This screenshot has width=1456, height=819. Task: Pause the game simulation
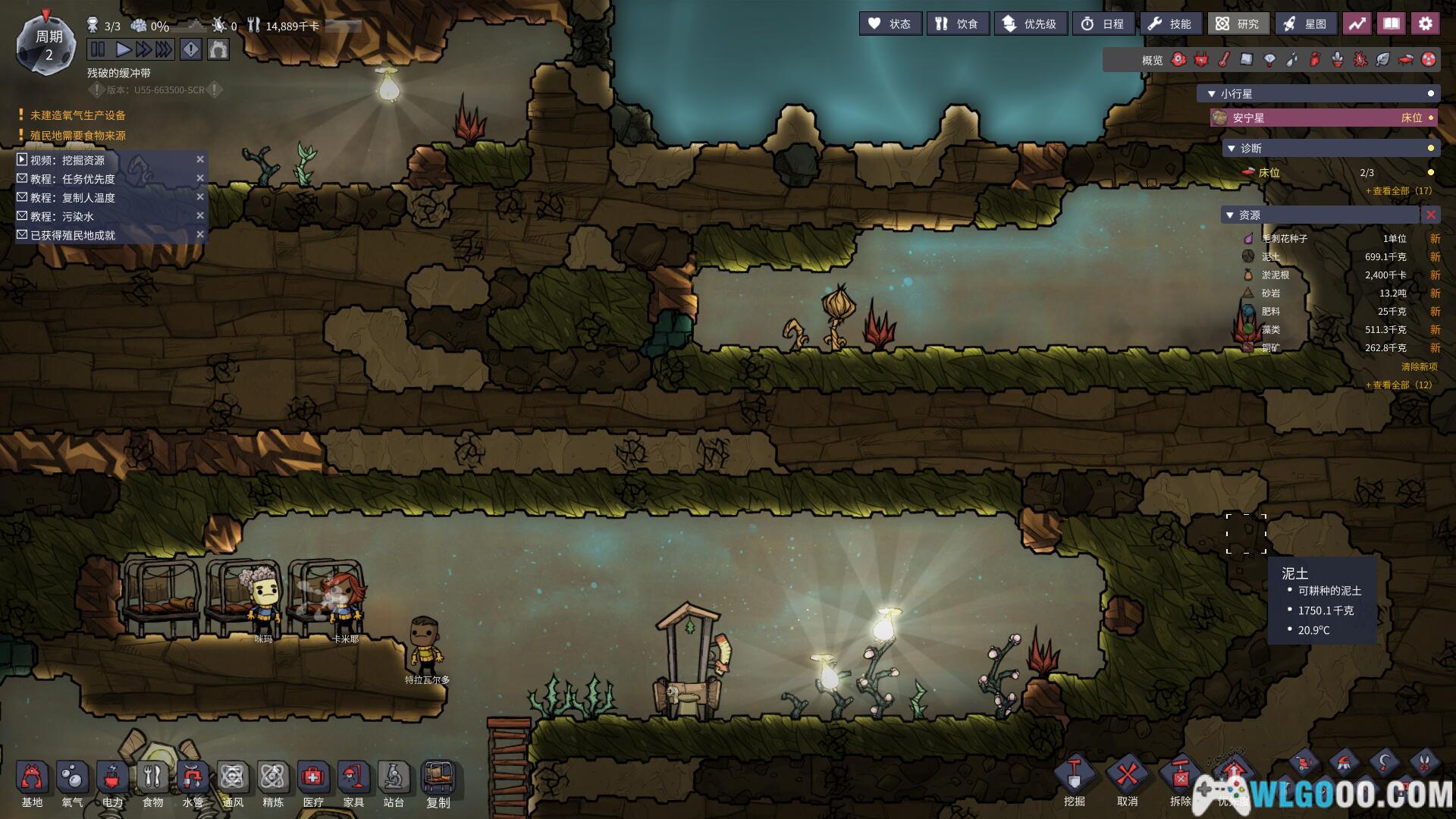(x=98, y=50)
